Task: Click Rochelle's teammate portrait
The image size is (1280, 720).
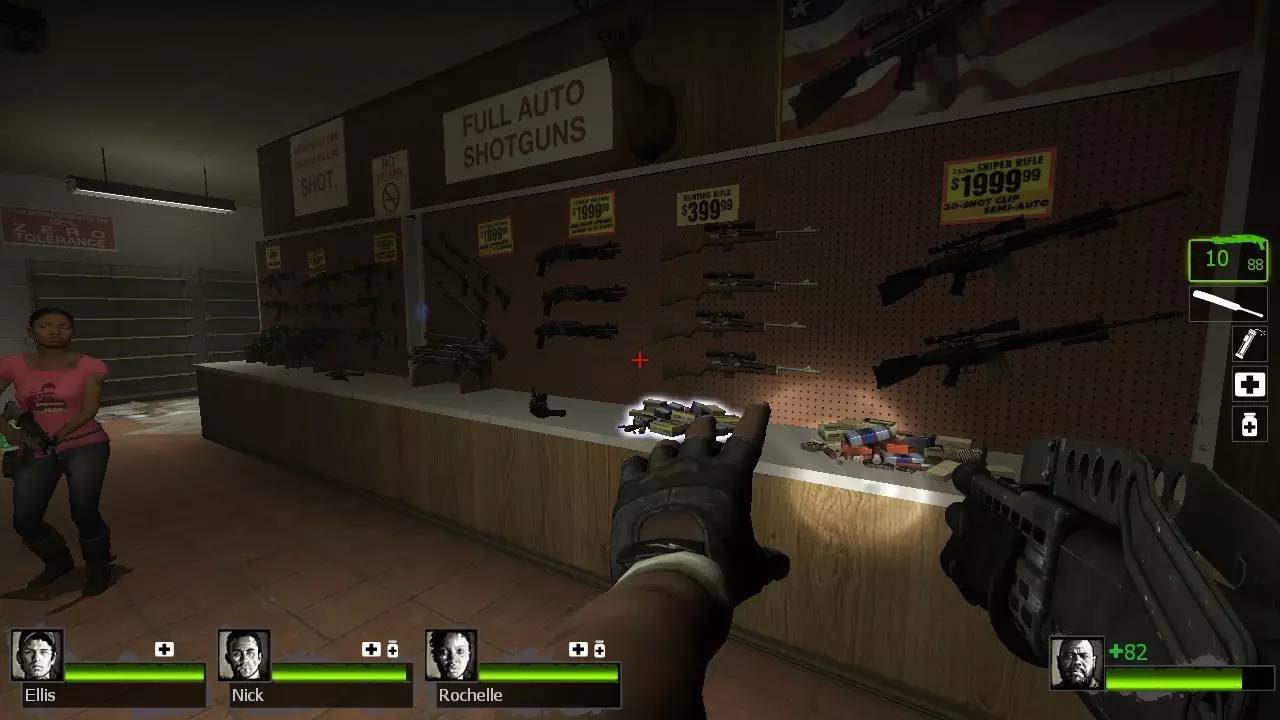Action: pyautogui.click(x=451, y=655)
